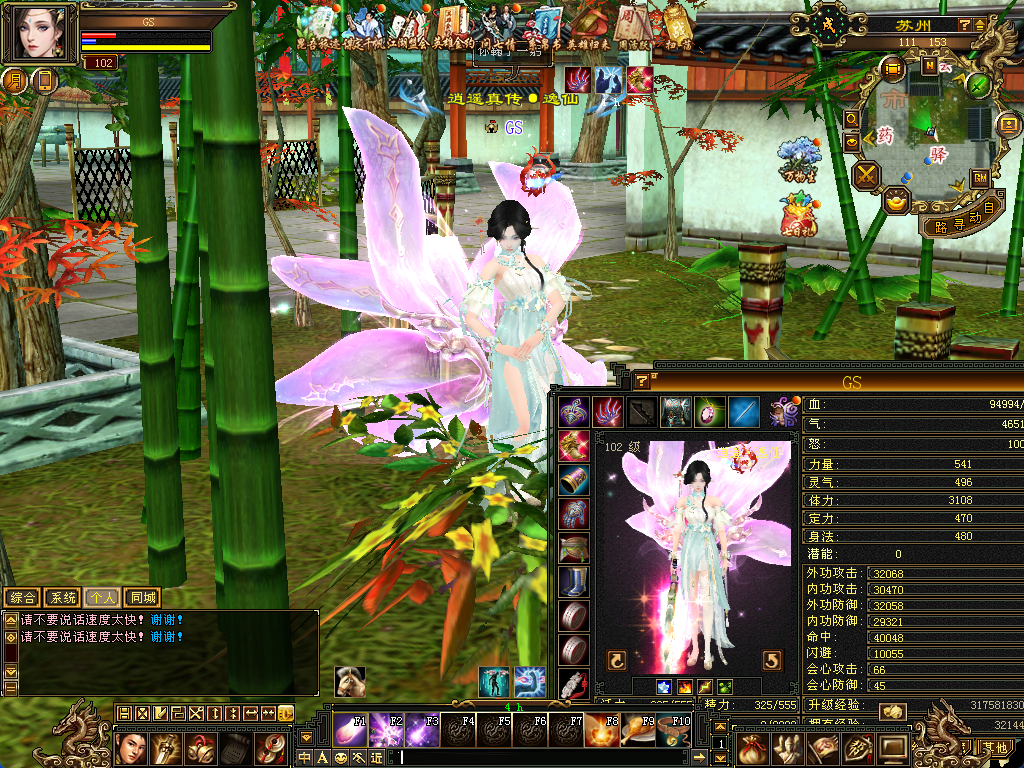Image resolution: width=1024 pixels, height=768 pixels.
Task: Click the GM button on the minimap
Action: point(980,177)
